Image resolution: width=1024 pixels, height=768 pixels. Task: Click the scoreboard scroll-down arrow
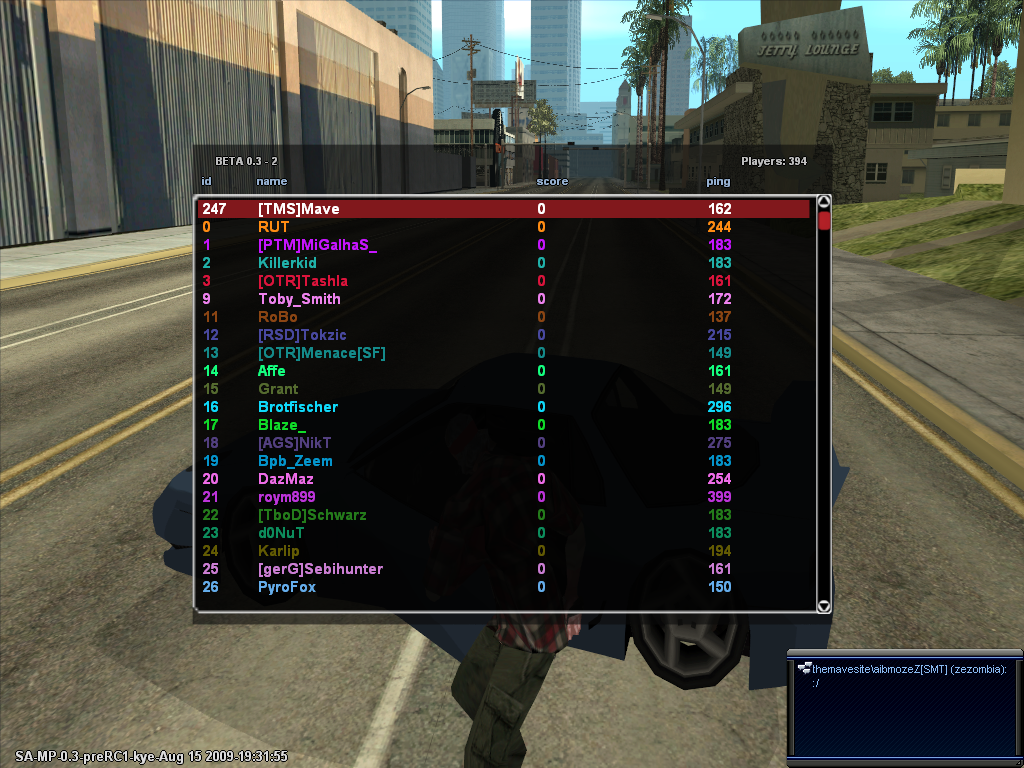(x=824, y=605)
